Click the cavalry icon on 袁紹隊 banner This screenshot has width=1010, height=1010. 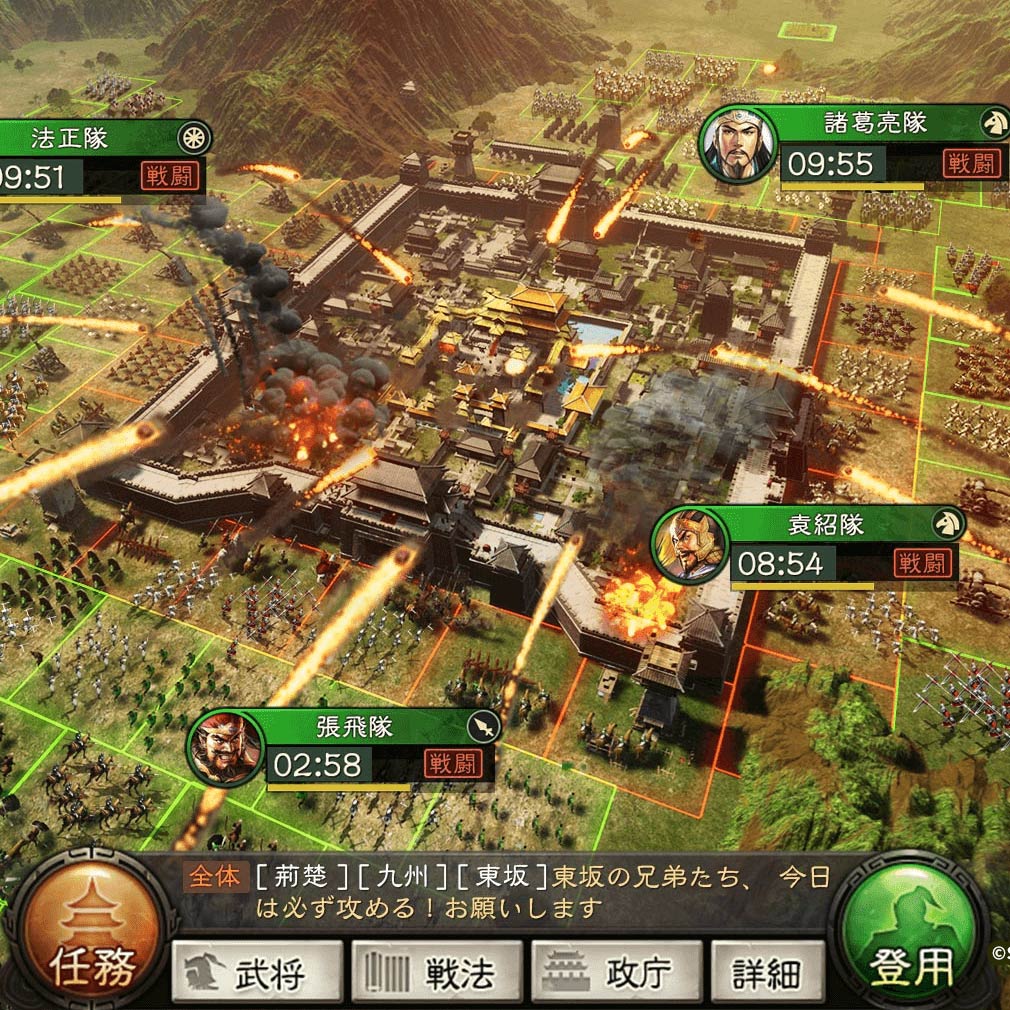click(x=945, y=523)
